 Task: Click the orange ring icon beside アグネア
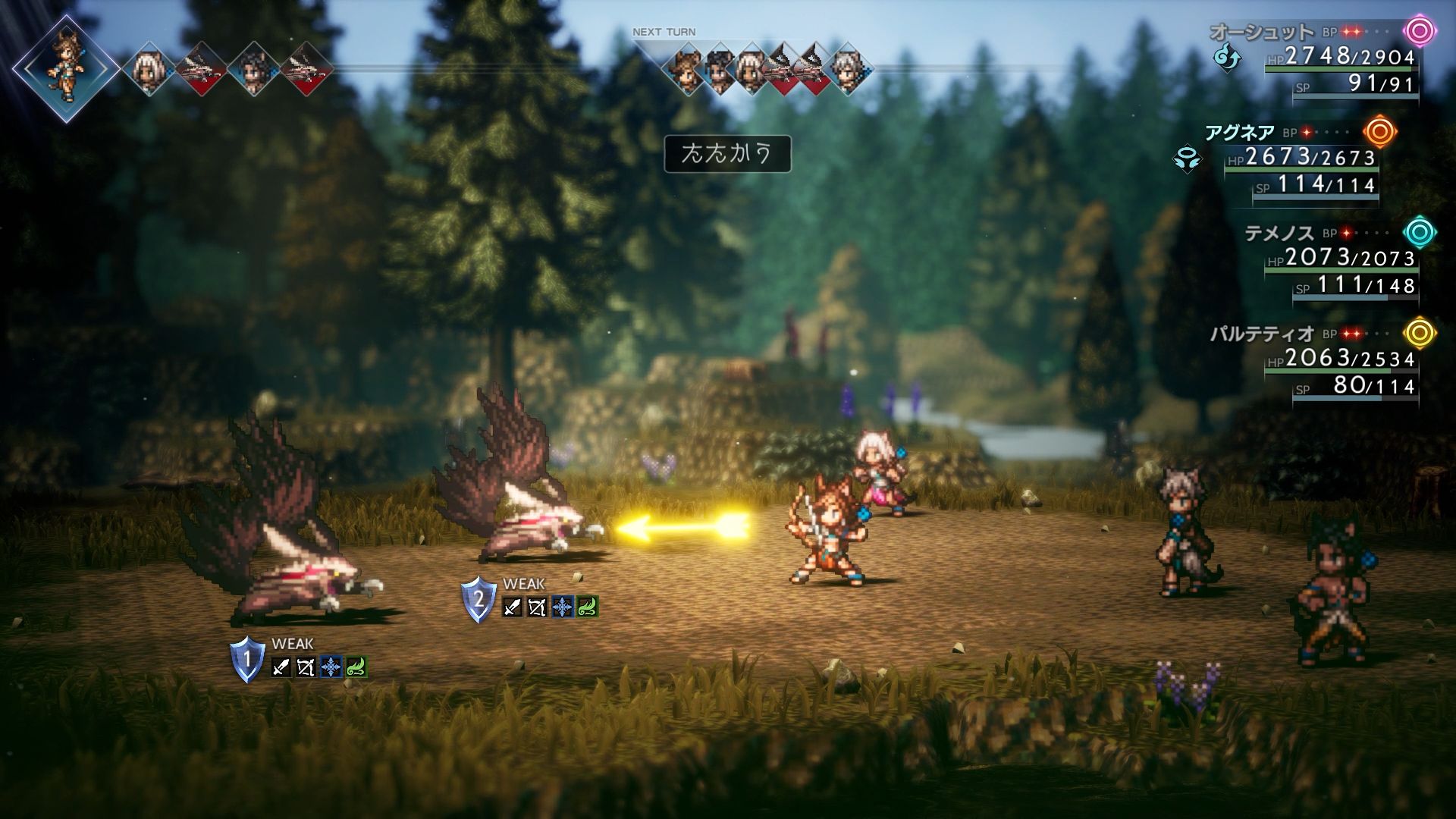[x=1379, y=132]
